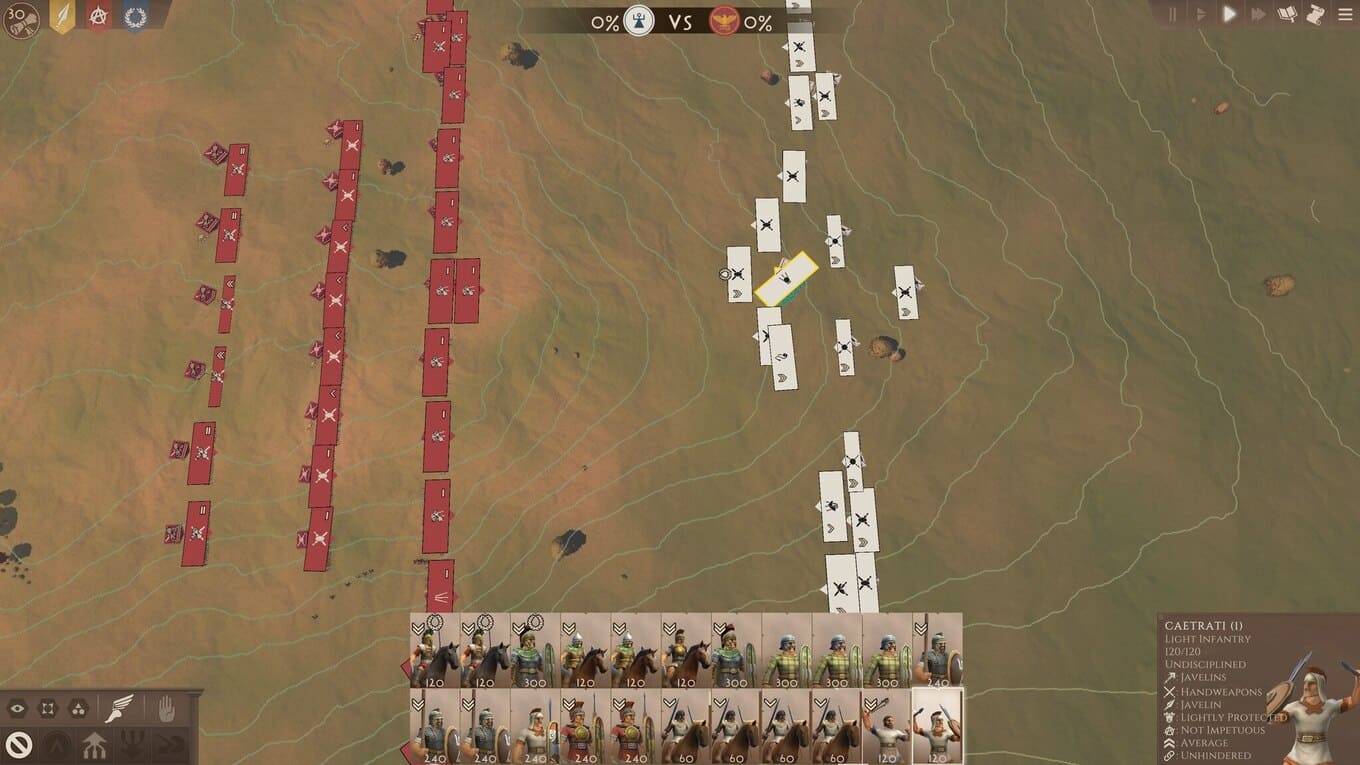Issue the raised hand halt order
This screenshot has width=1360, height=765.
pos(166,708)
